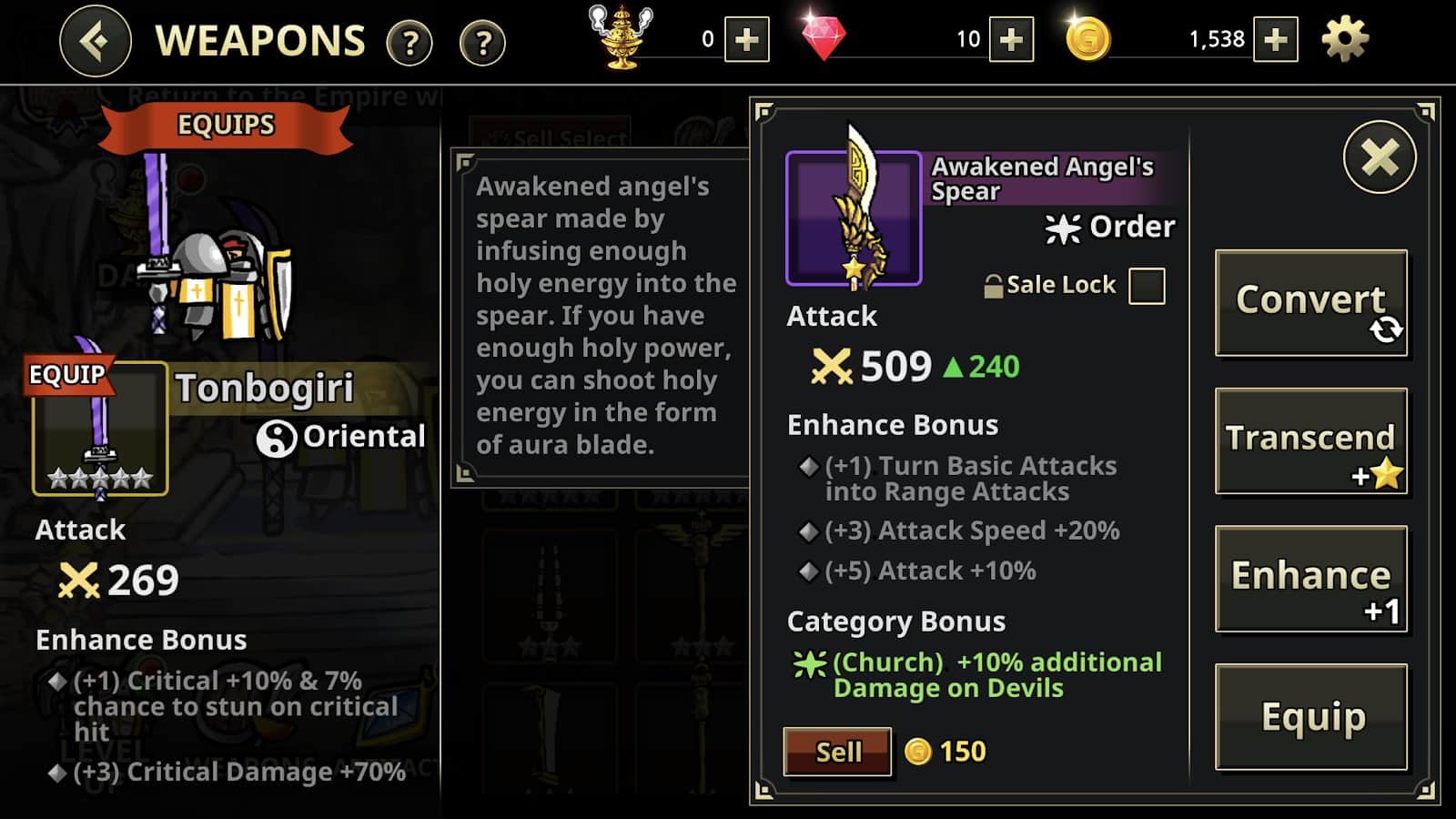Add more golden lamp currency

[x=746, y=40]
